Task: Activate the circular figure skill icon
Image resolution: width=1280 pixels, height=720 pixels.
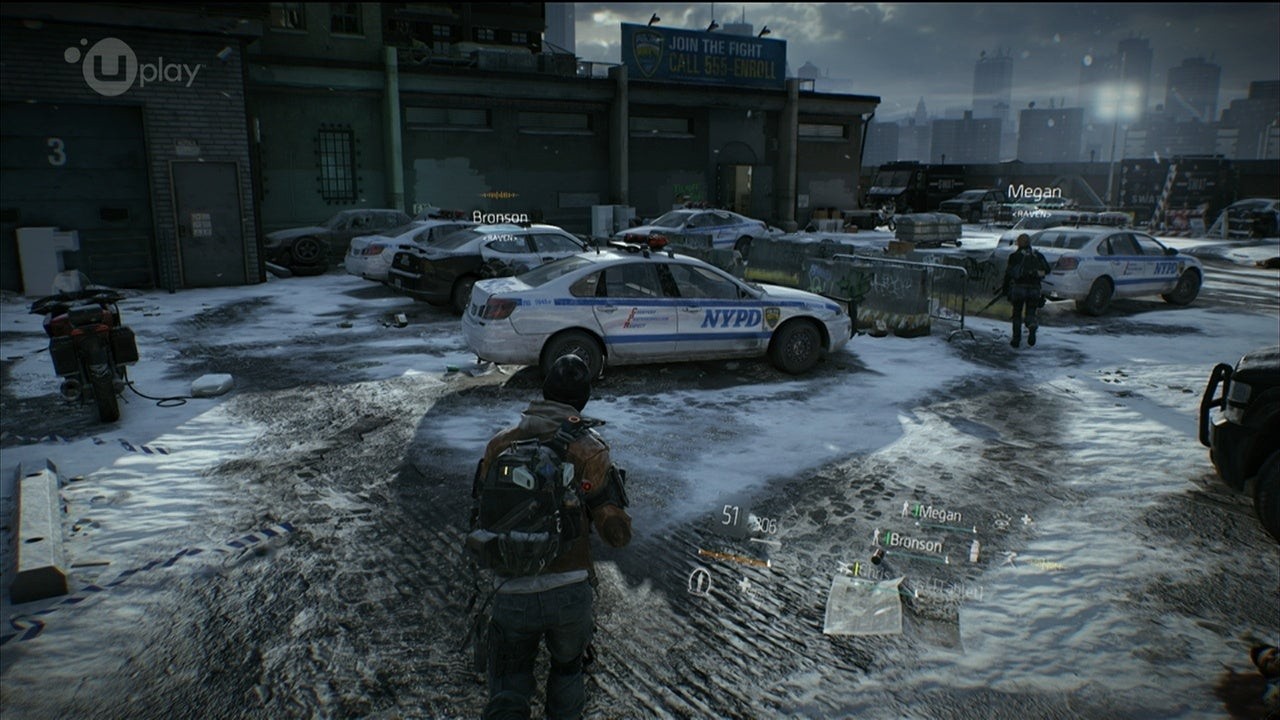Action: click(700, 581)
